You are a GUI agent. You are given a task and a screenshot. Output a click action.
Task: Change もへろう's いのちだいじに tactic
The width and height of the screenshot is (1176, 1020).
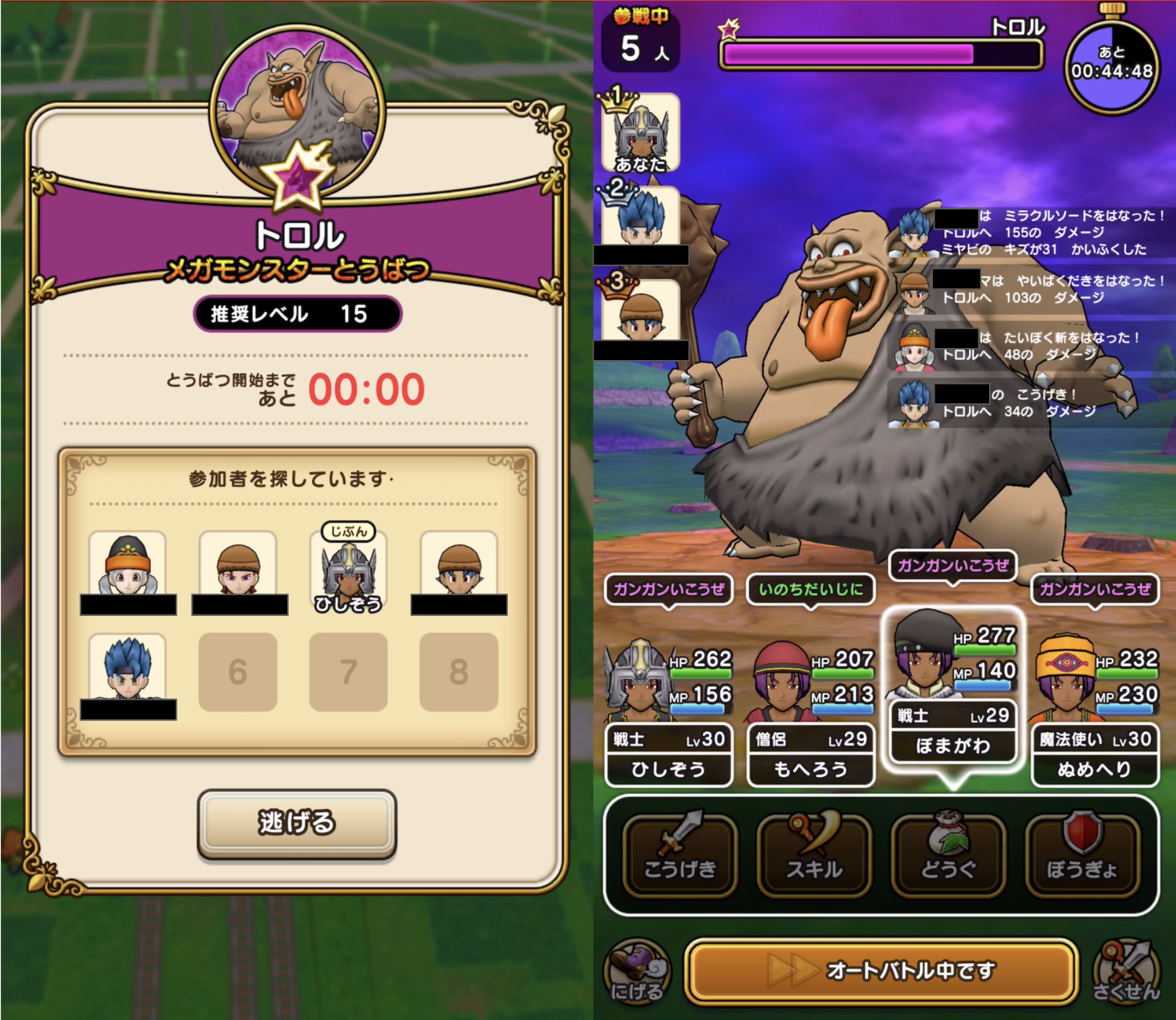pyautogui.click(x=810, y=589)
